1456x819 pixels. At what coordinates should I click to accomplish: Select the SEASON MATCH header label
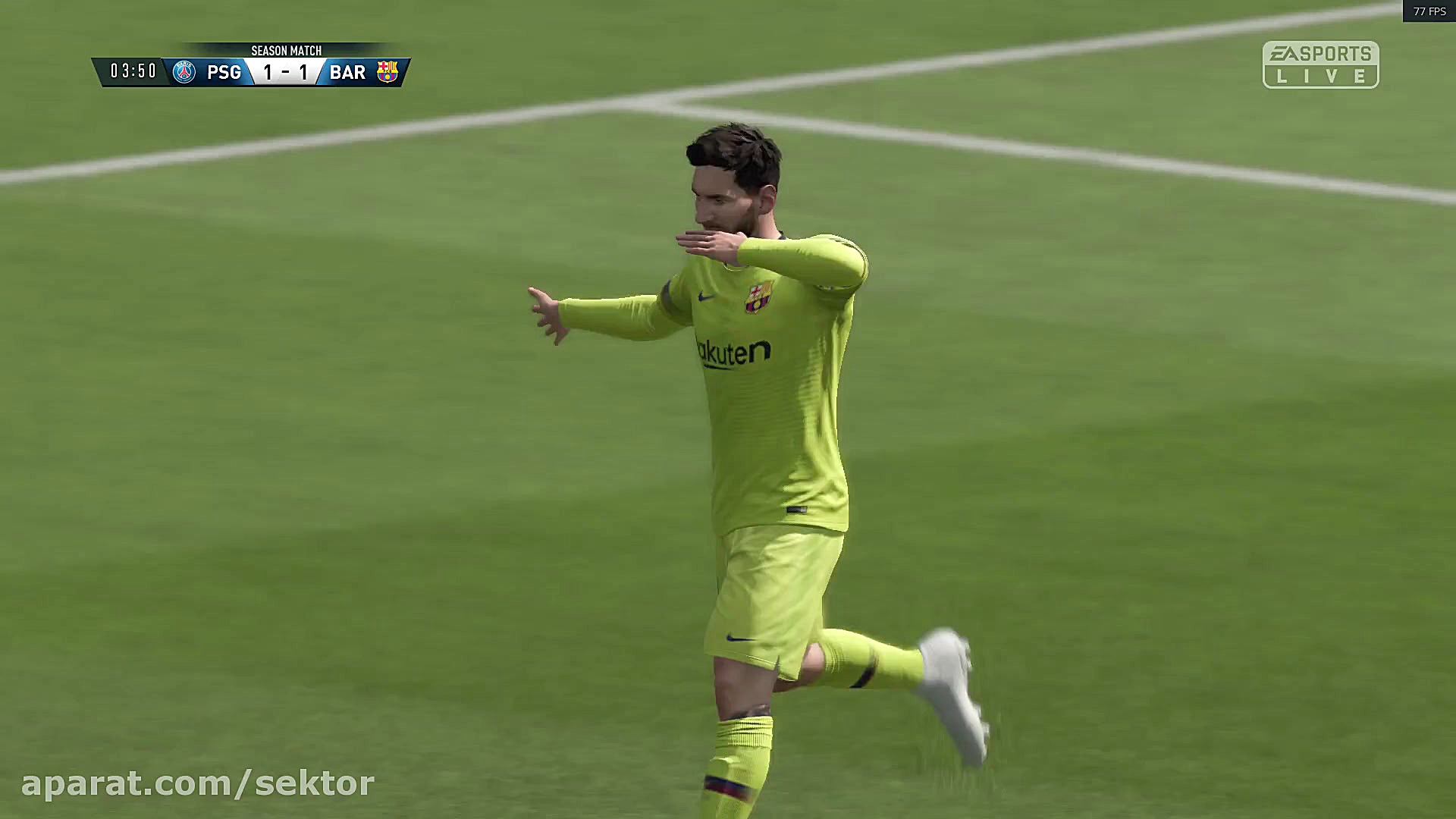click(287, 50)
